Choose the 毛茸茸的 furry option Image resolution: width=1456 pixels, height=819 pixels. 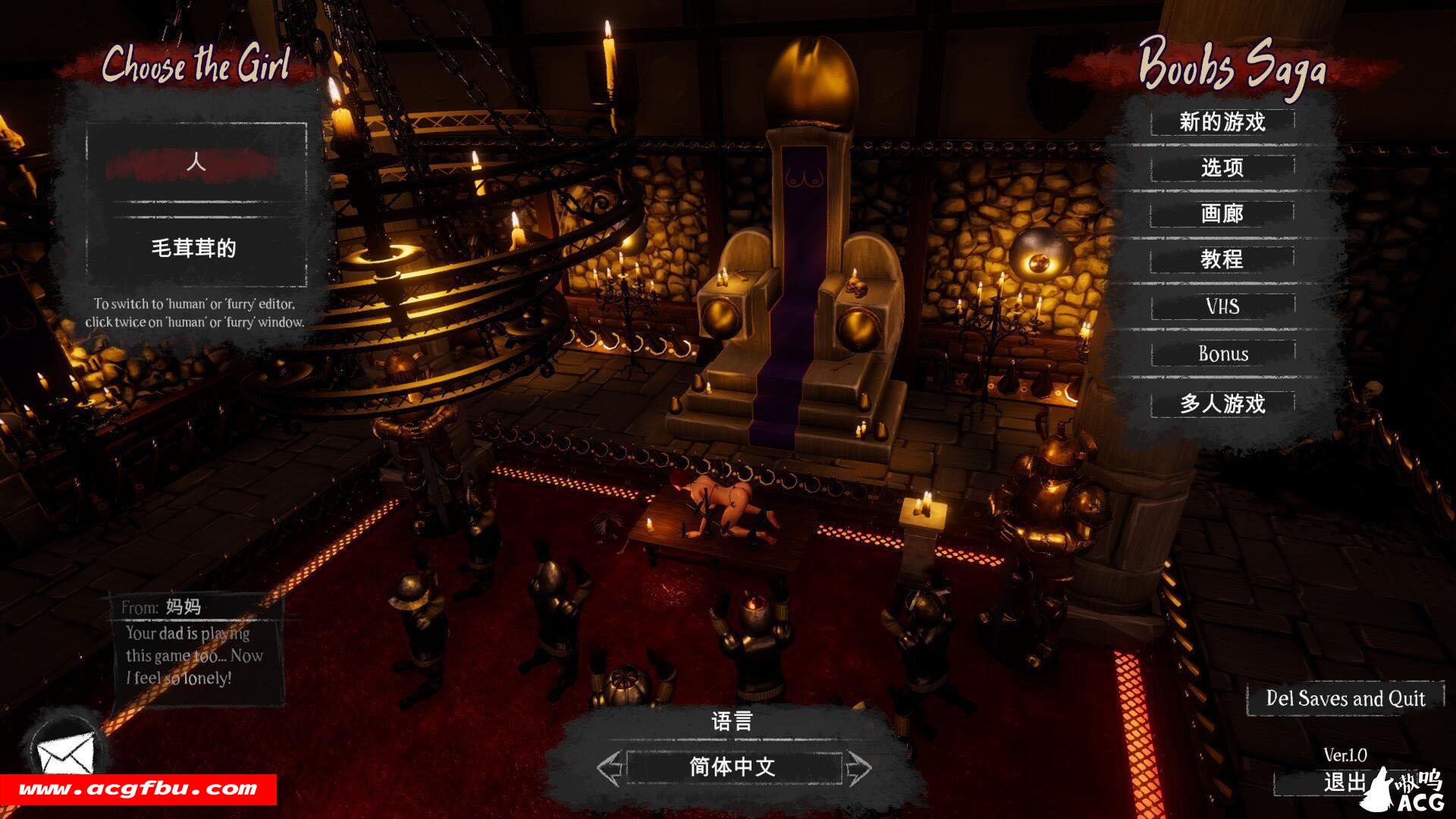196,248
